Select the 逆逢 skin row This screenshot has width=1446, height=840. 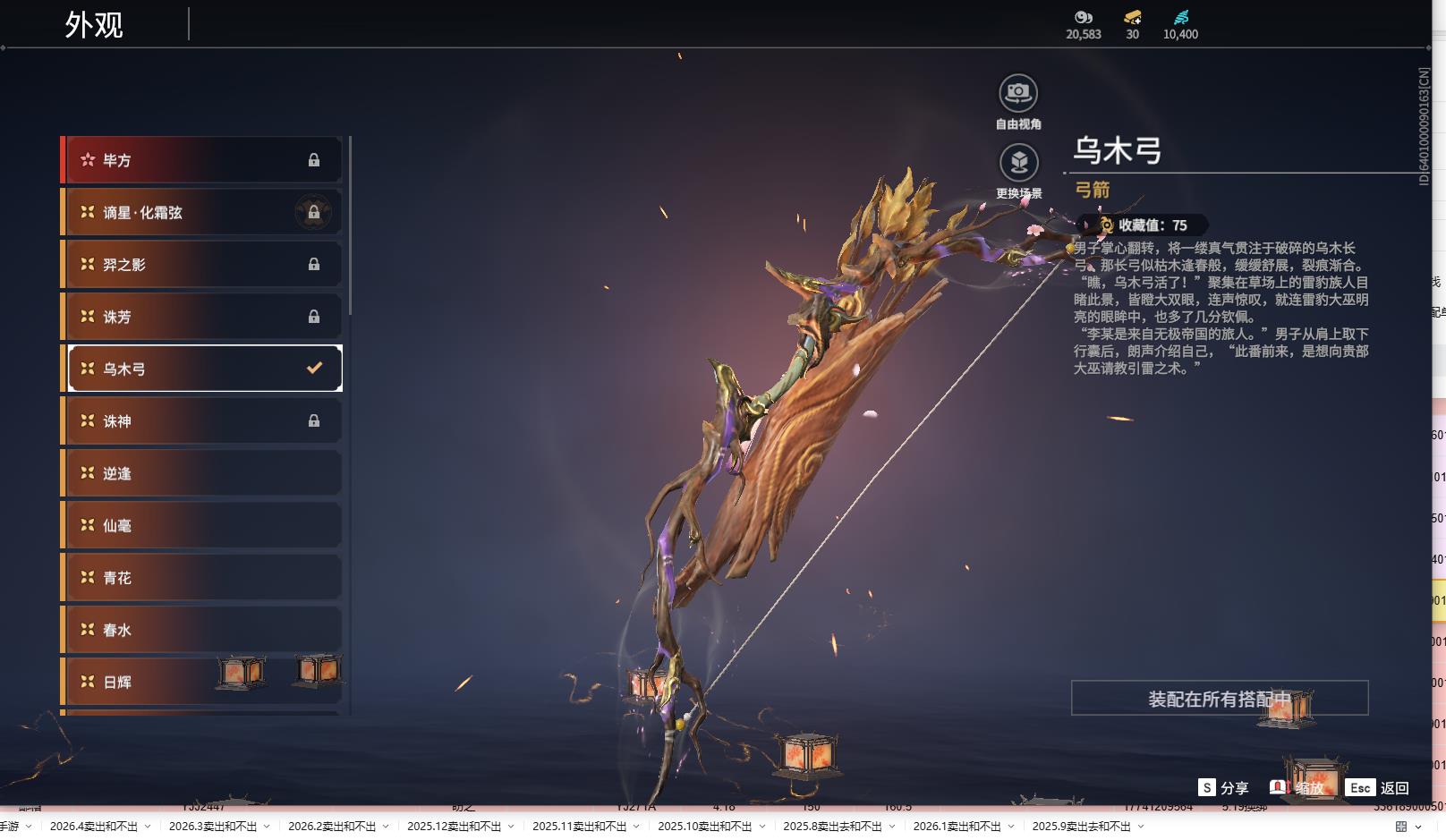pyautogui.click(x=201, y=473)
